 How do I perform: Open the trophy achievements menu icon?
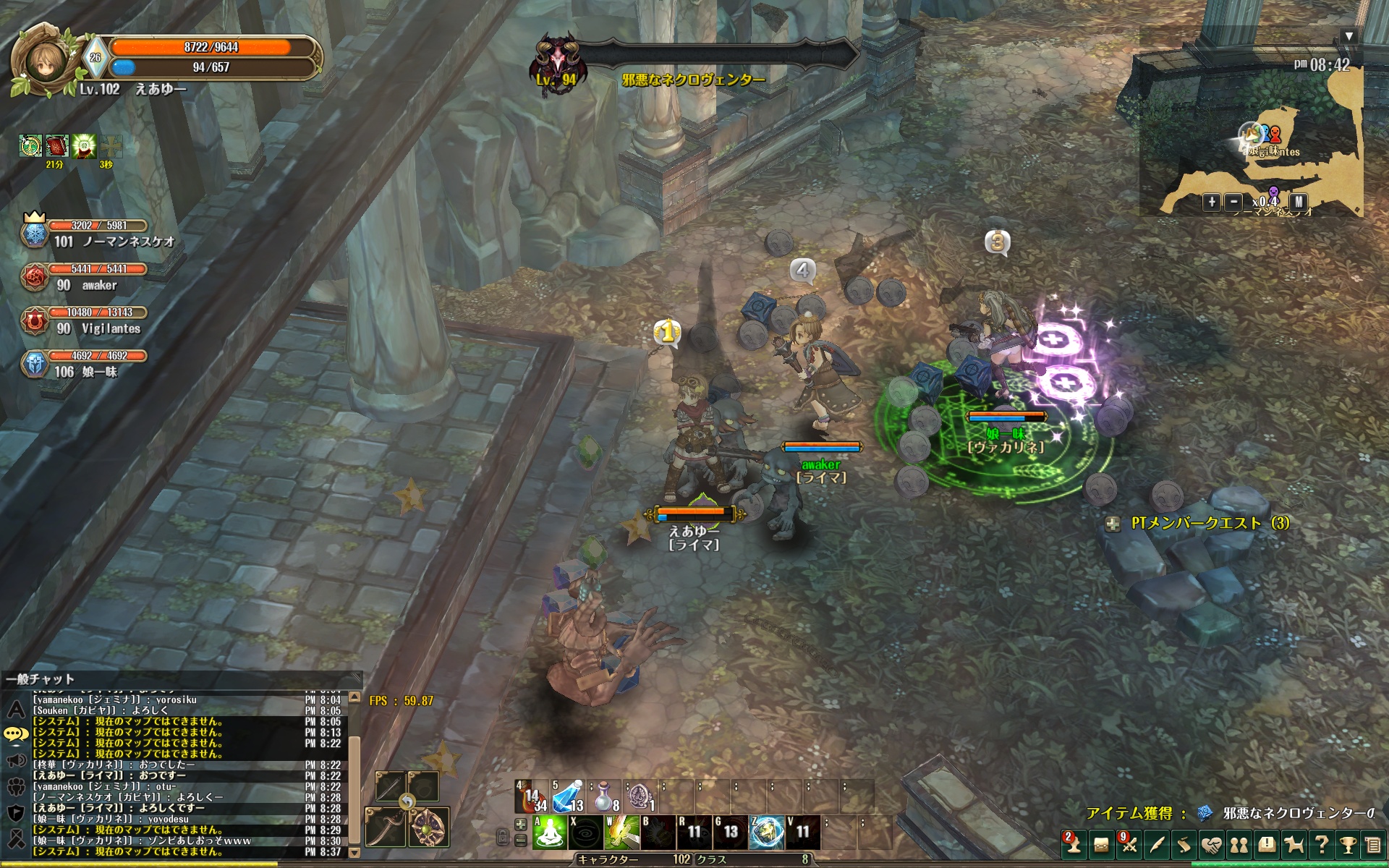[x=1348, y=844]
